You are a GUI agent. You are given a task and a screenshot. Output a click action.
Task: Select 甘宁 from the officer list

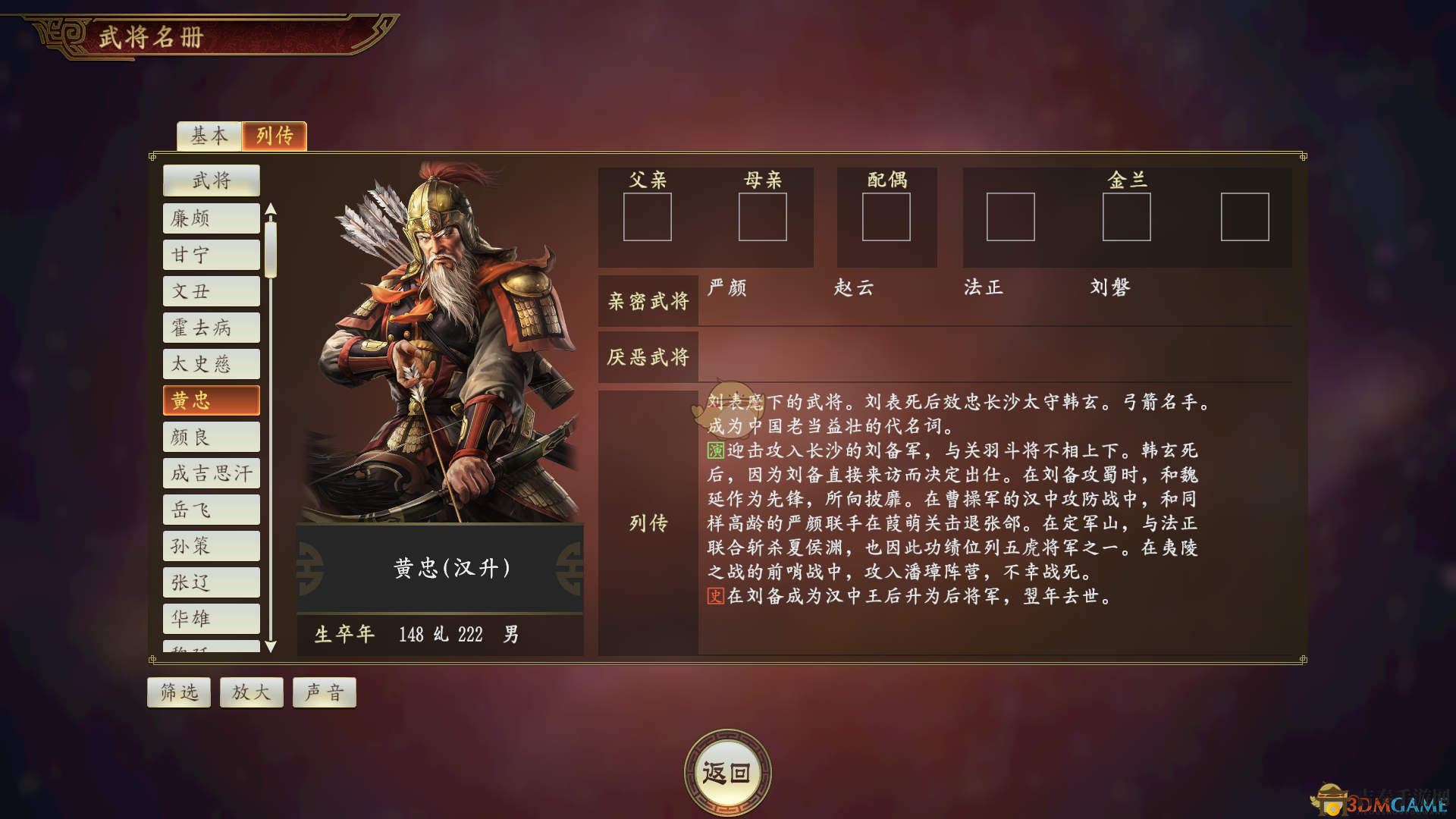[x=211, y=255]
